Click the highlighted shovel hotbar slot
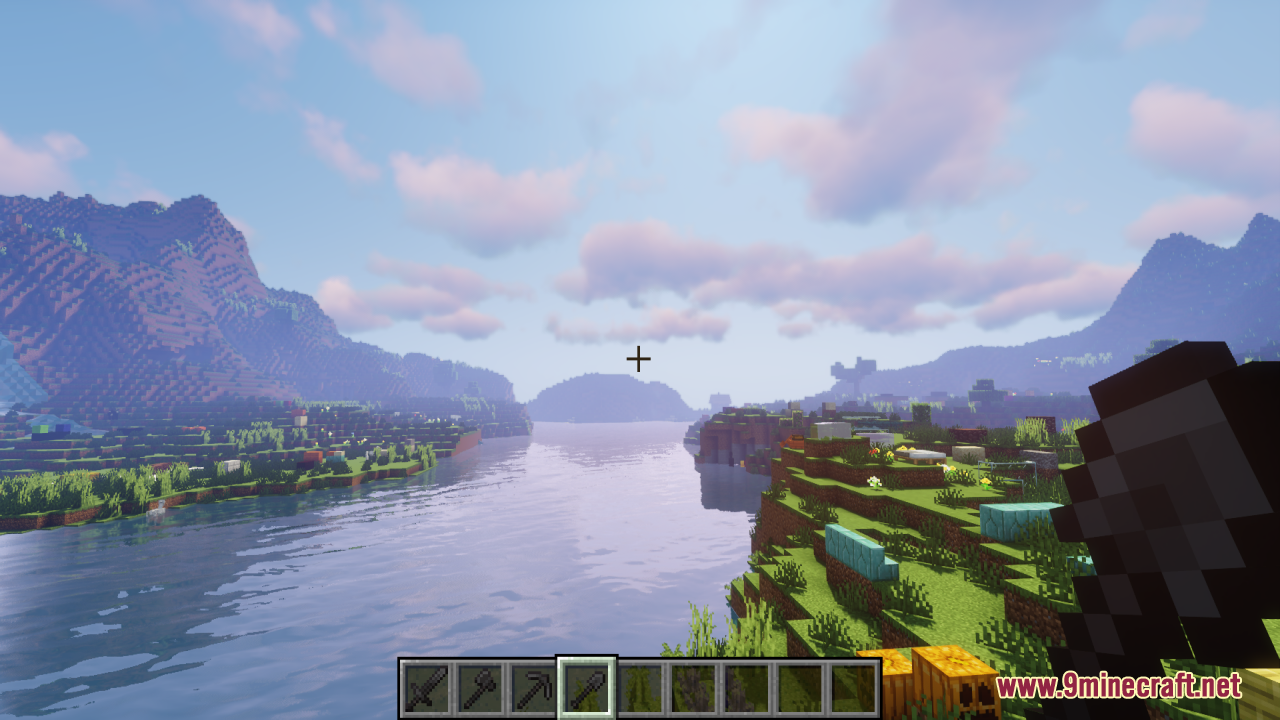This screenshot has width=1280, height=720. [x=586, y=688]
